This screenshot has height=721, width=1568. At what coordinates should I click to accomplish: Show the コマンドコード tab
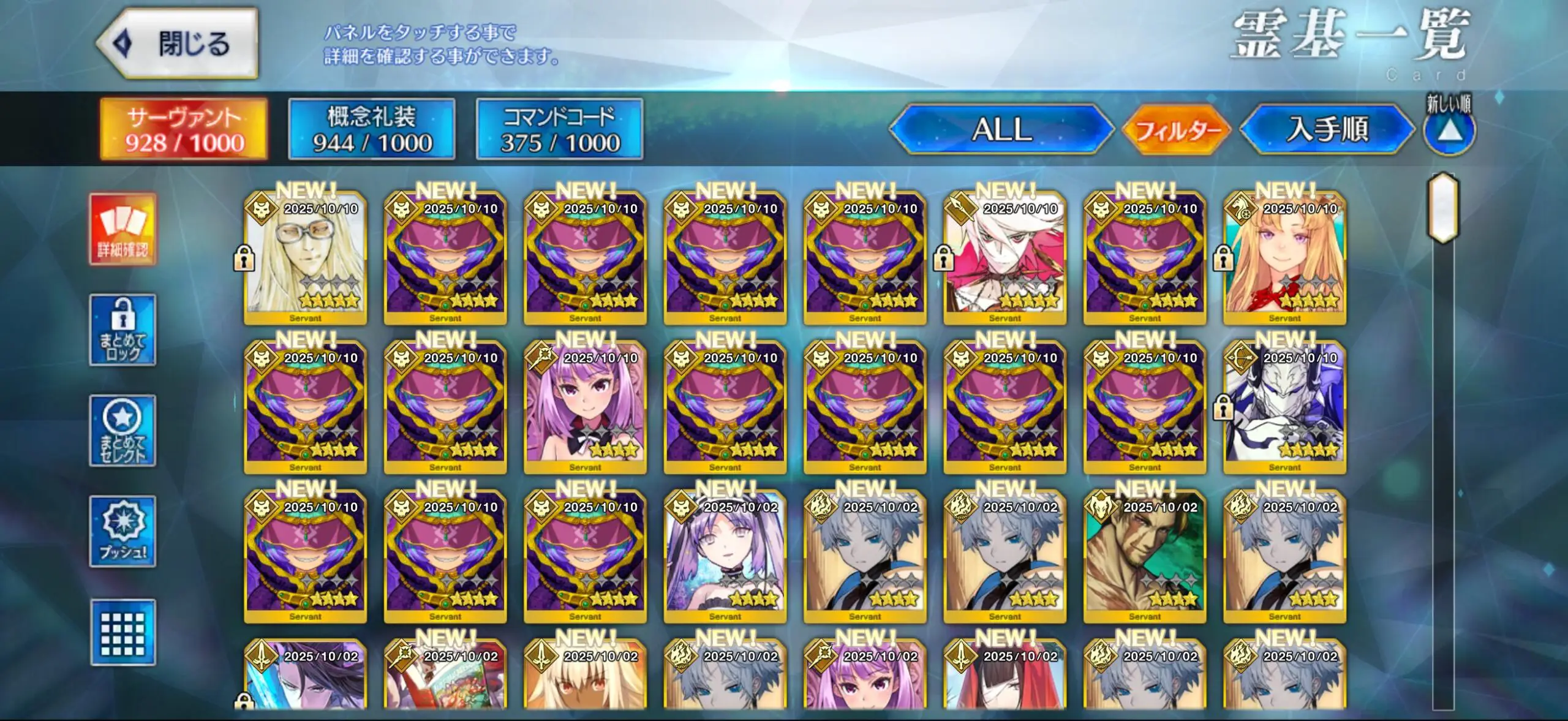[x=559, y=129]
